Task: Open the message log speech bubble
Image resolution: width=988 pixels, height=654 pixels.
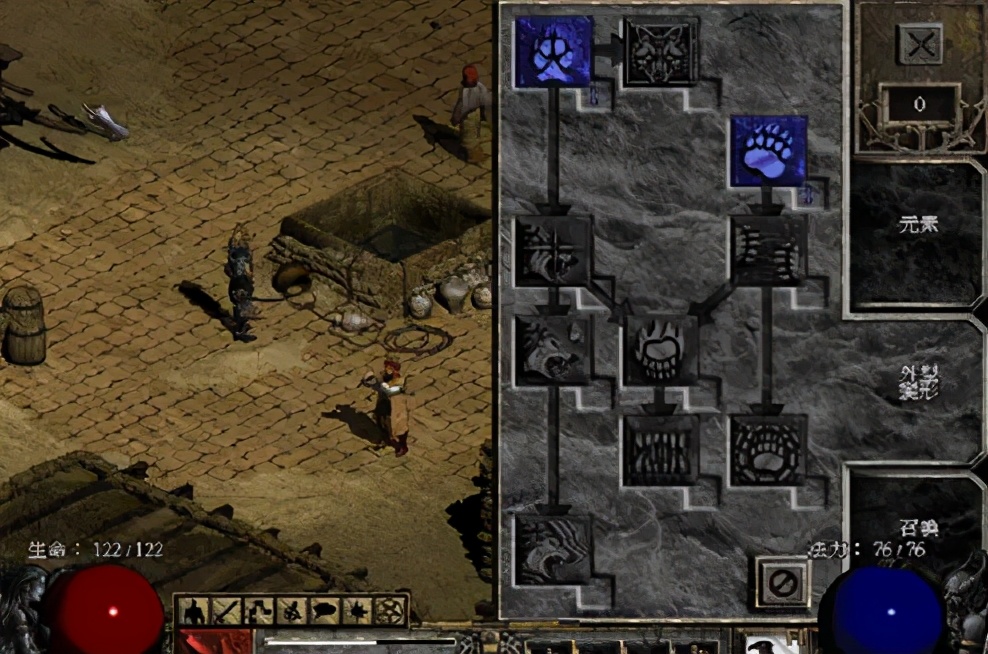Action: (x=323, y=610)
